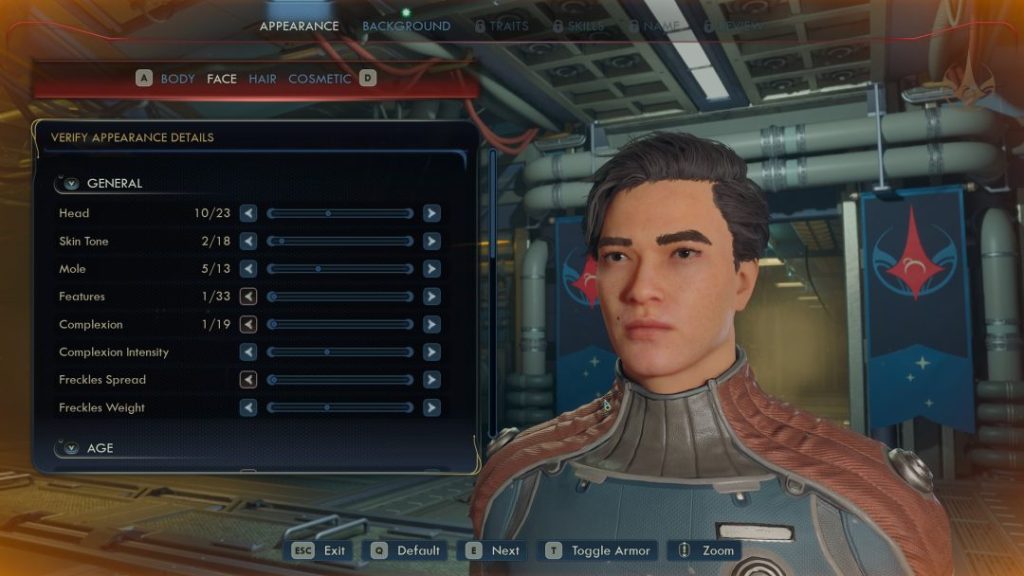1024x576 pixels.
Task: Toggle Armor display on character
Action: point(598,550)
